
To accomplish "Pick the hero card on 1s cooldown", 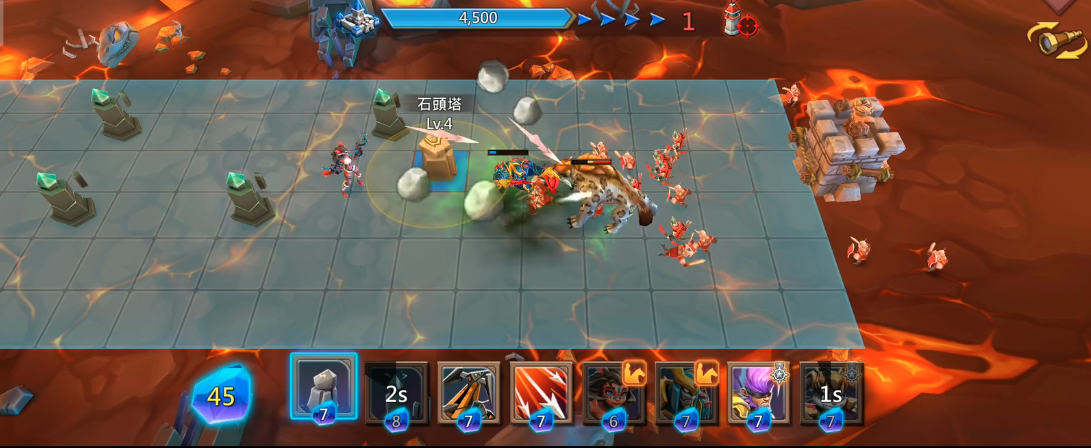I will click(831, 393).
